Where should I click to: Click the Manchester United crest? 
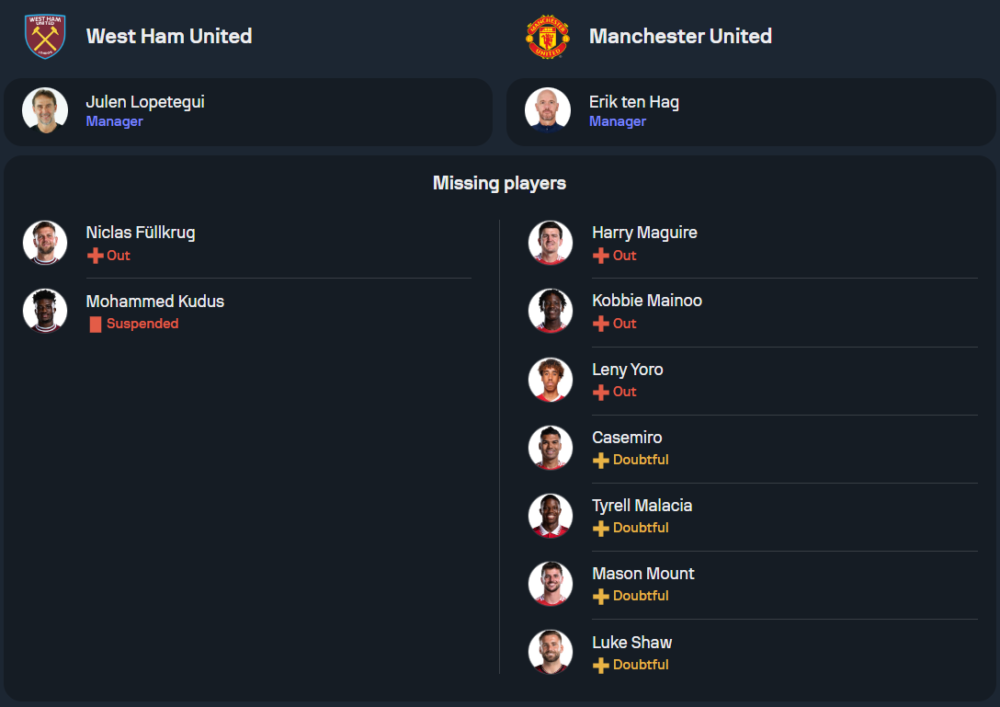[548, 36]
